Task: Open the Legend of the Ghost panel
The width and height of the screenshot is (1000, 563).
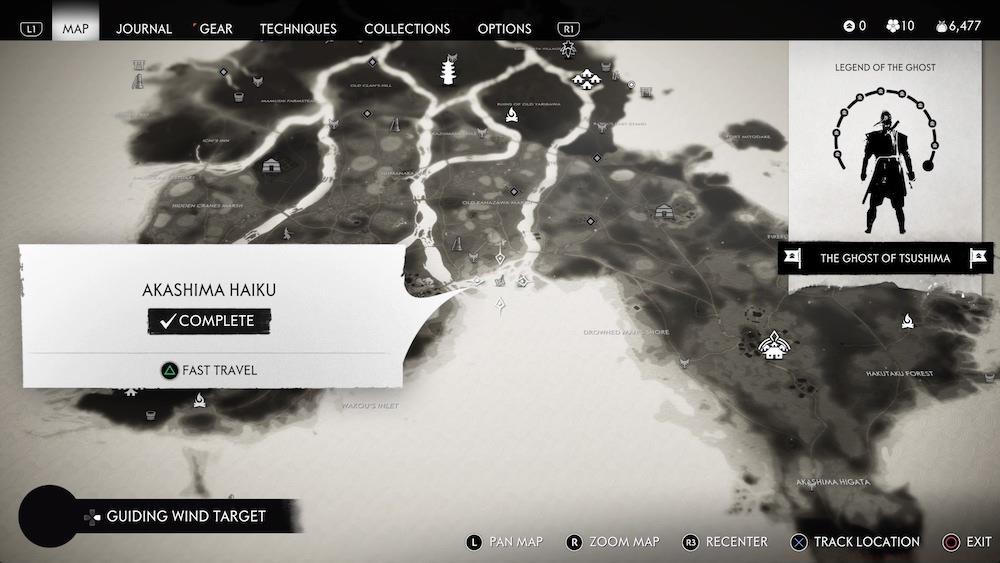Action: coord(885,140)
